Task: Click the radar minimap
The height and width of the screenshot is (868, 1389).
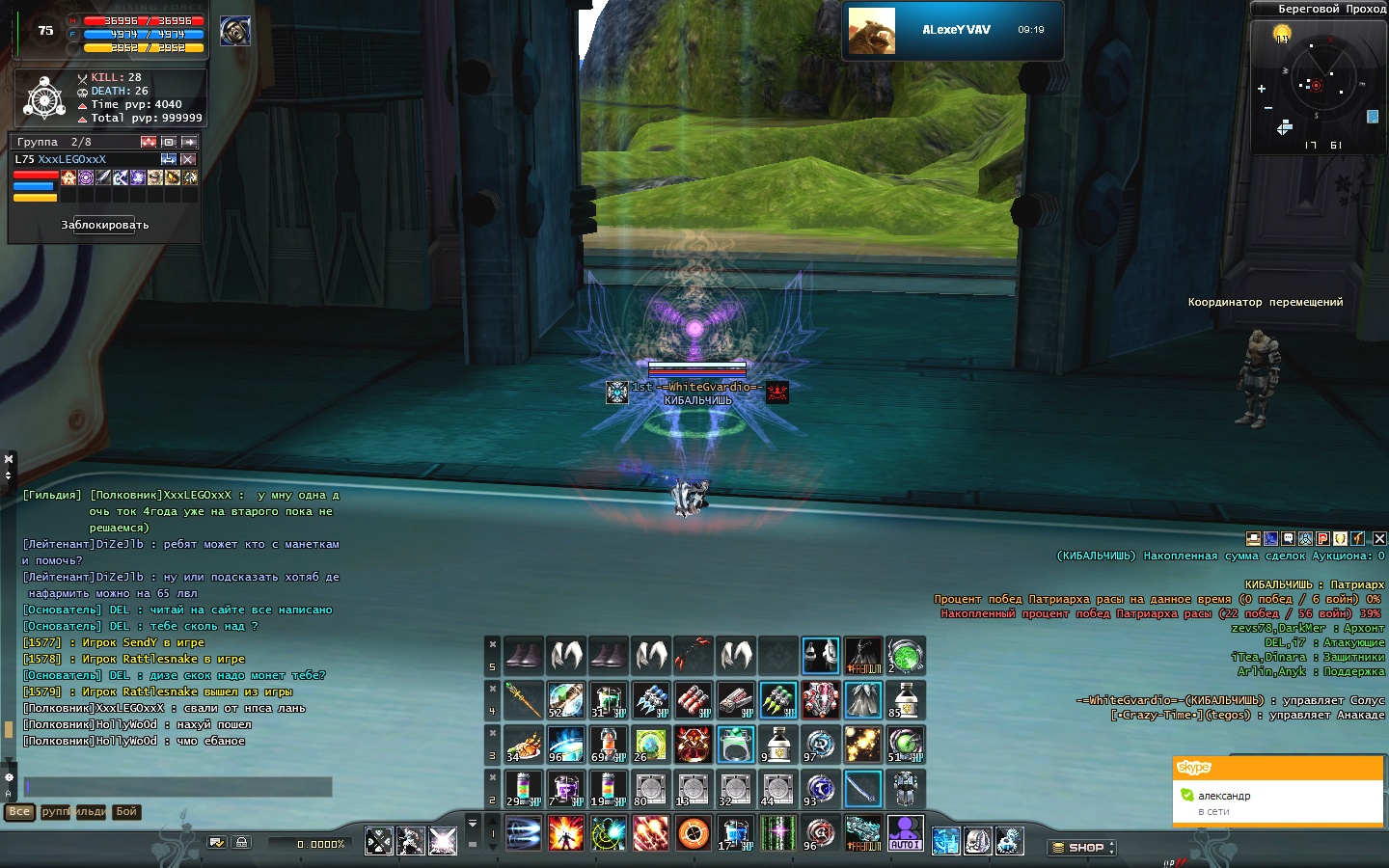Action: coord(1317,85)
